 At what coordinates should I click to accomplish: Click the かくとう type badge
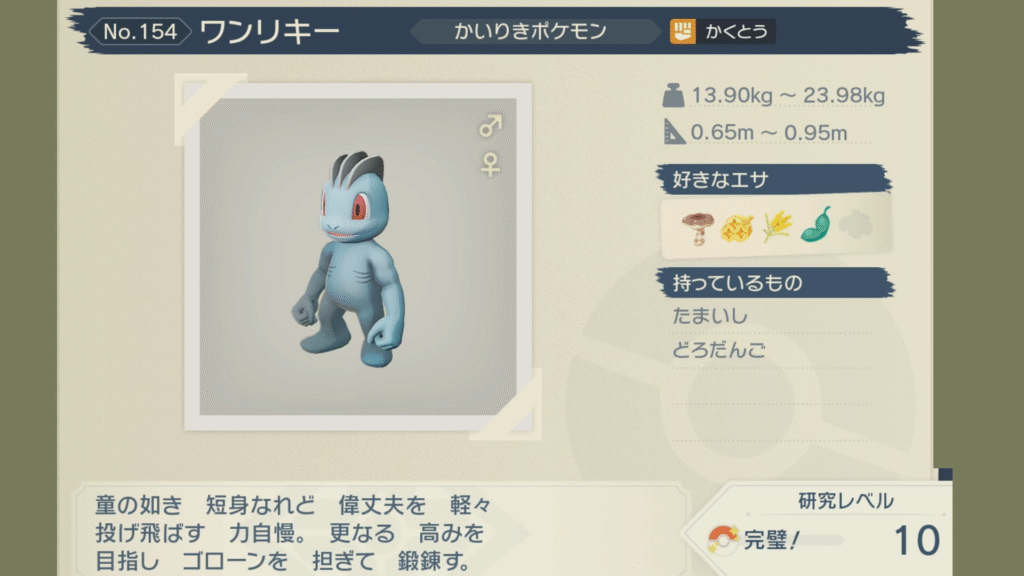click(x=722, y=32)
